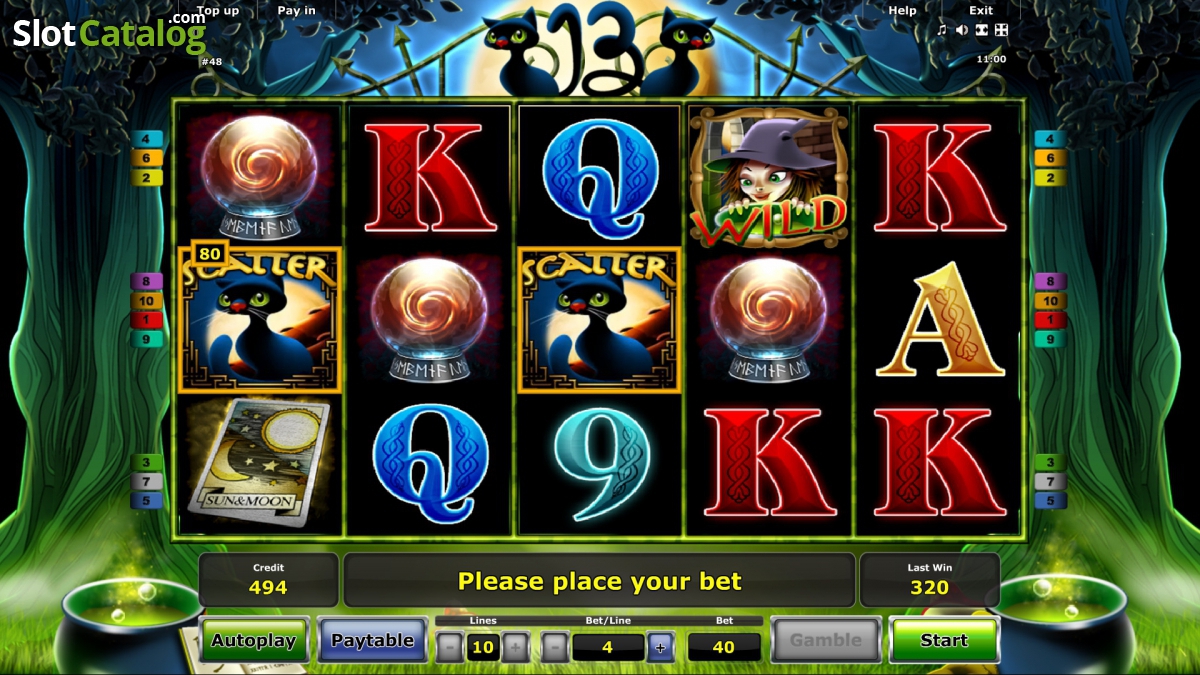Toggle the music note icon

coord(942,30)
